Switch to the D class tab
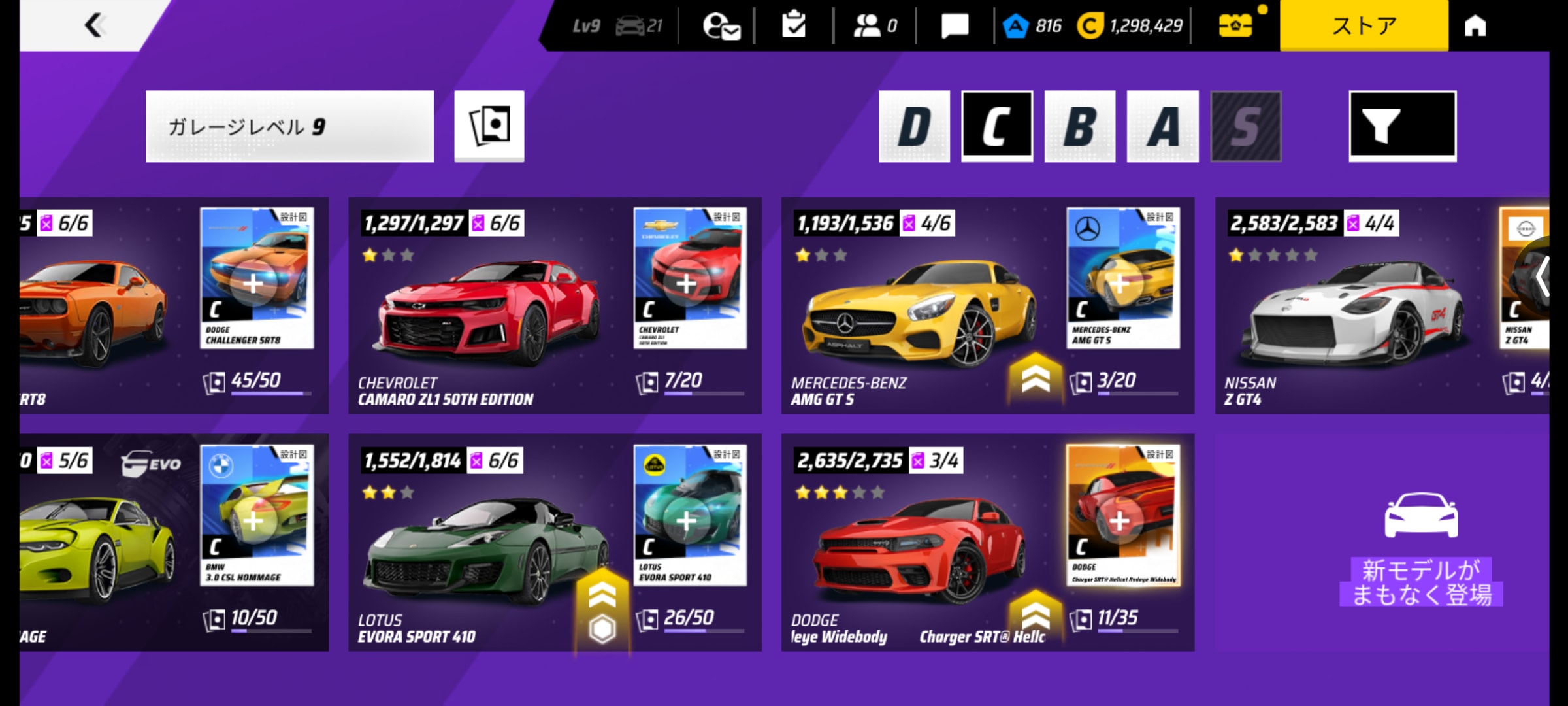The width and height of the screenshot is (1568, 706). [914, 126]
